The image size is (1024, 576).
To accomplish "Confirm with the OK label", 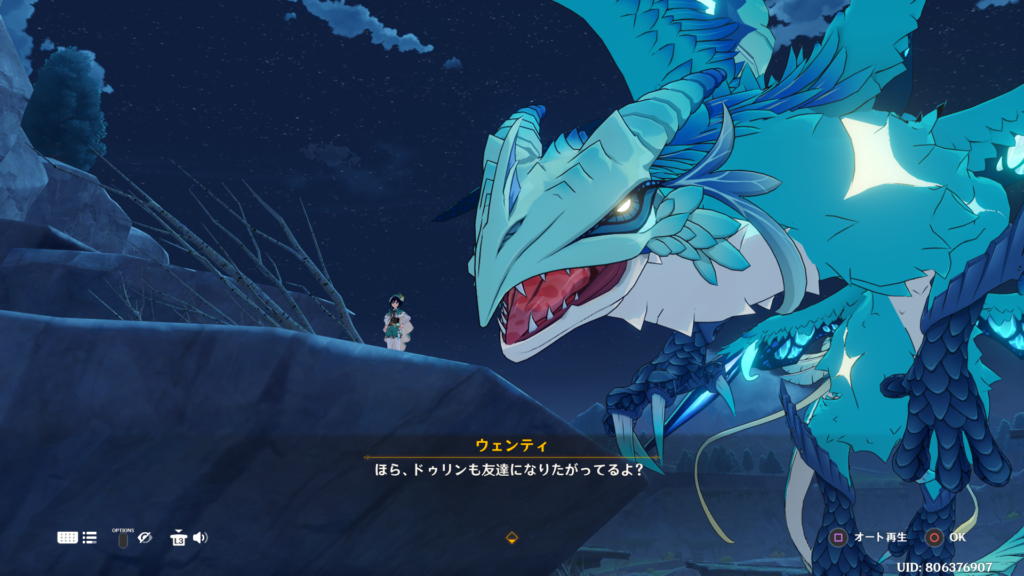I will (957, 537).
